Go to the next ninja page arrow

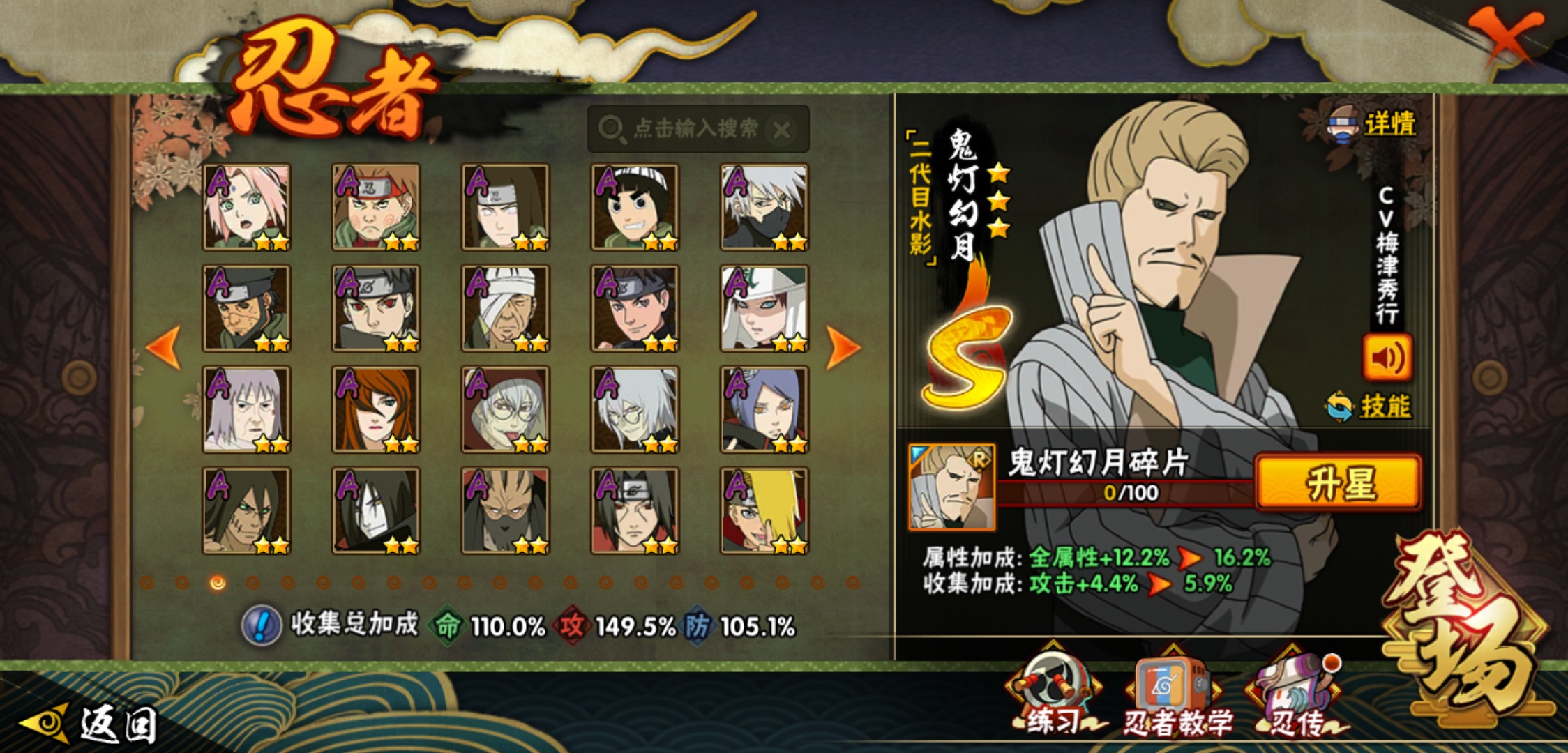(x=843, y=347)
